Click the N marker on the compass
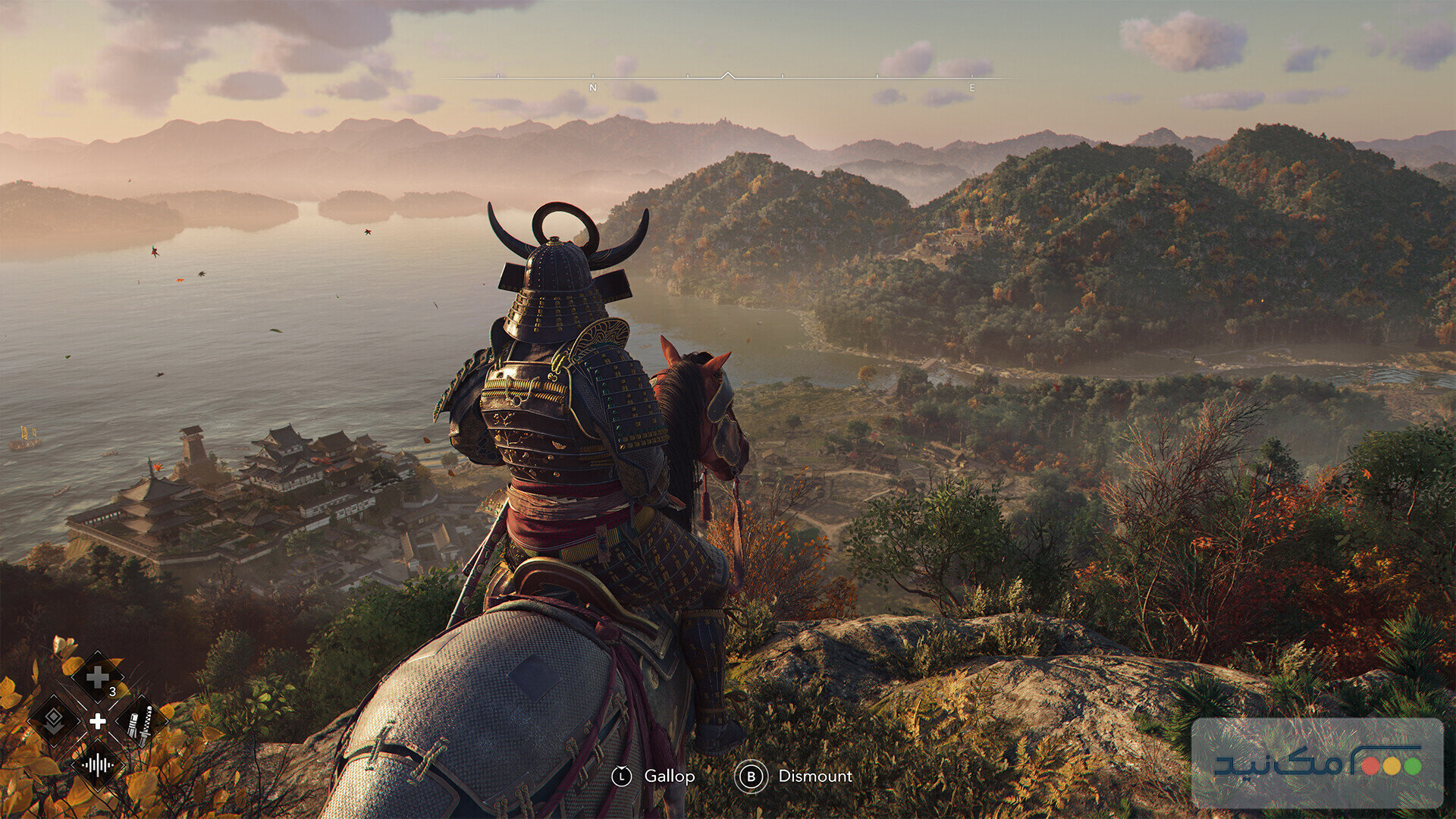 pos(593,88)
